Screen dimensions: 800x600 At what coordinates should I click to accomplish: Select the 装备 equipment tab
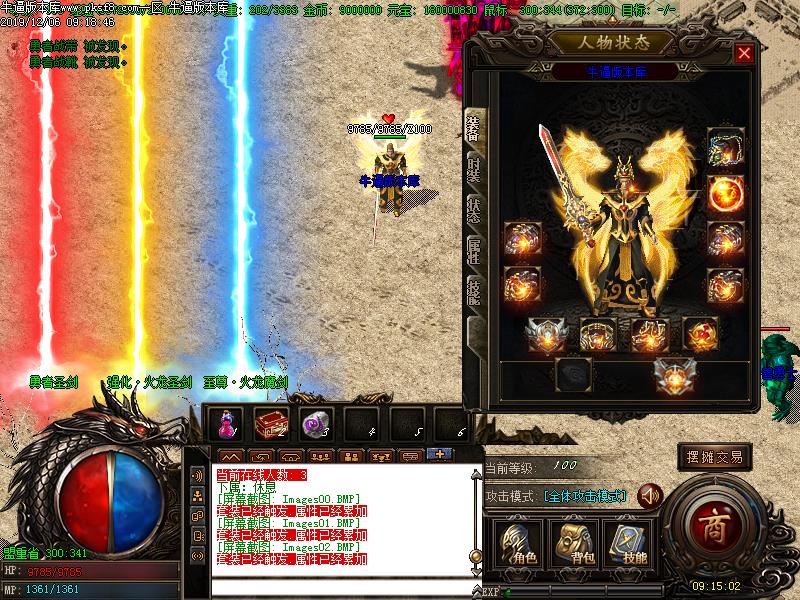coord(475,125)
